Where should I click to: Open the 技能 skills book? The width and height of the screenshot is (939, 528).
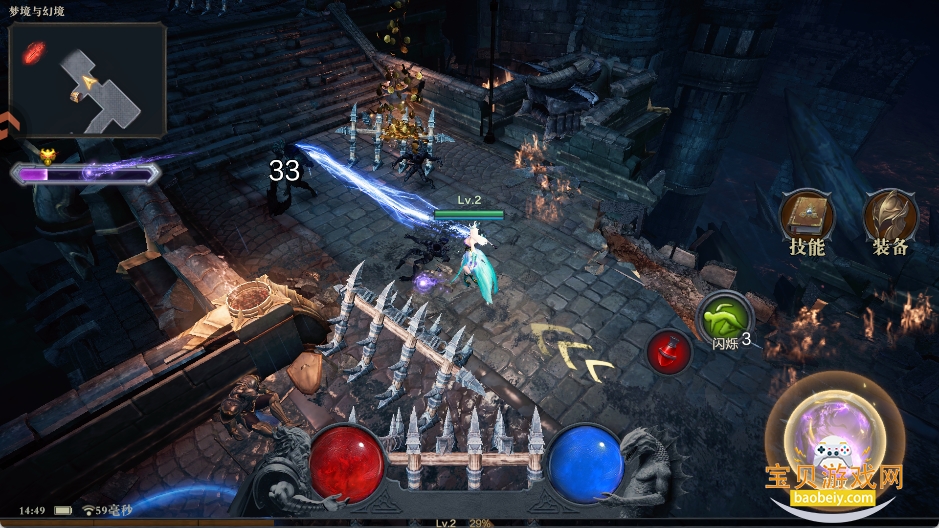pyautogui.click(x=806, y=215)
